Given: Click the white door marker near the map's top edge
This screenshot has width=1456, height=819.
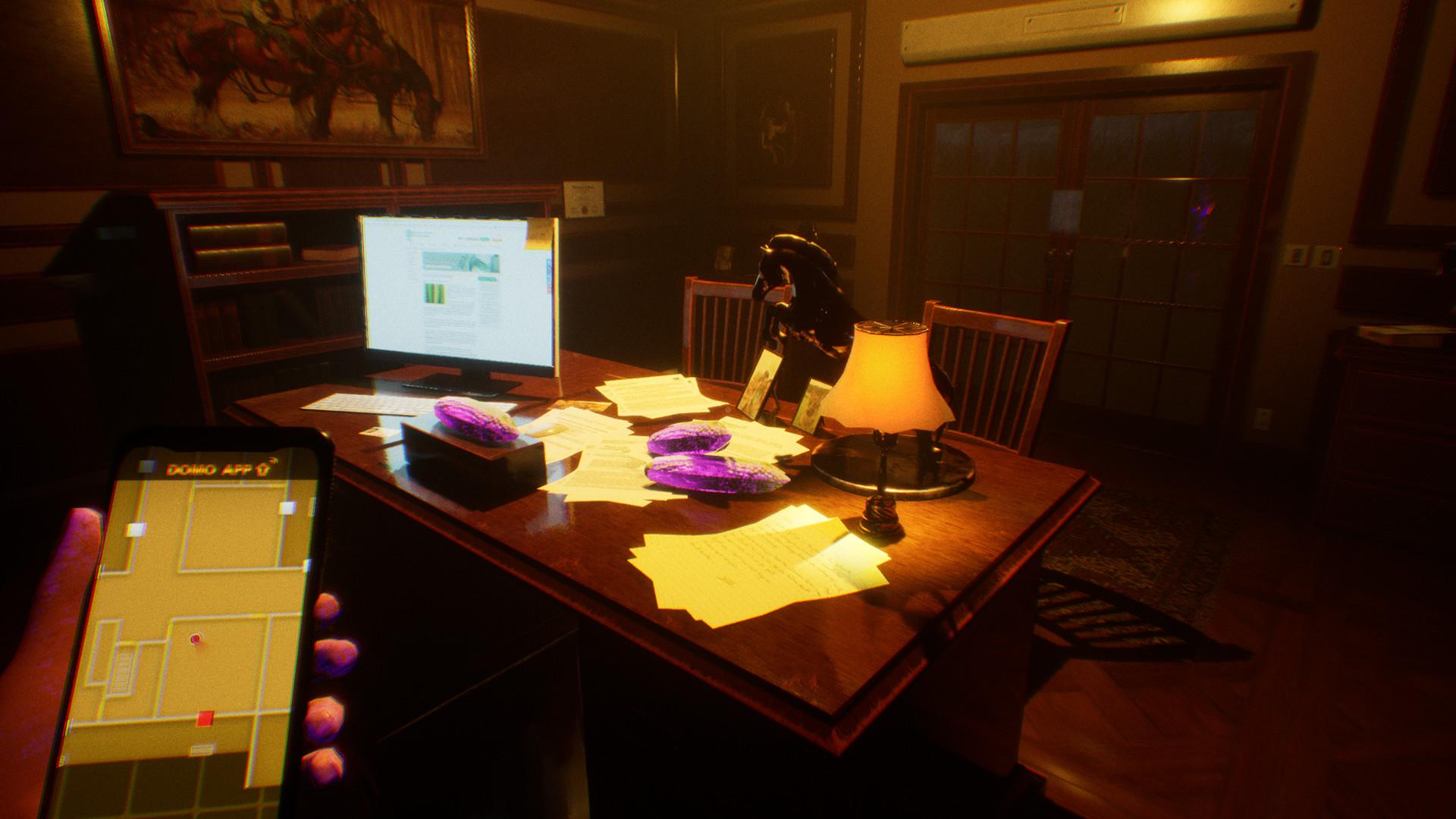Looking at the screenshot, I should [x=287, y=507].
